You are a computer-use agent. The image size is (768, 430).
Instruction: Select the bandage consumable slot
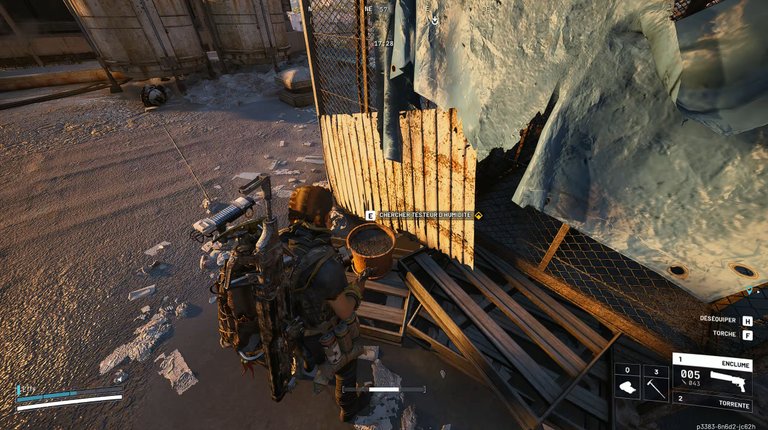point(627,383)
